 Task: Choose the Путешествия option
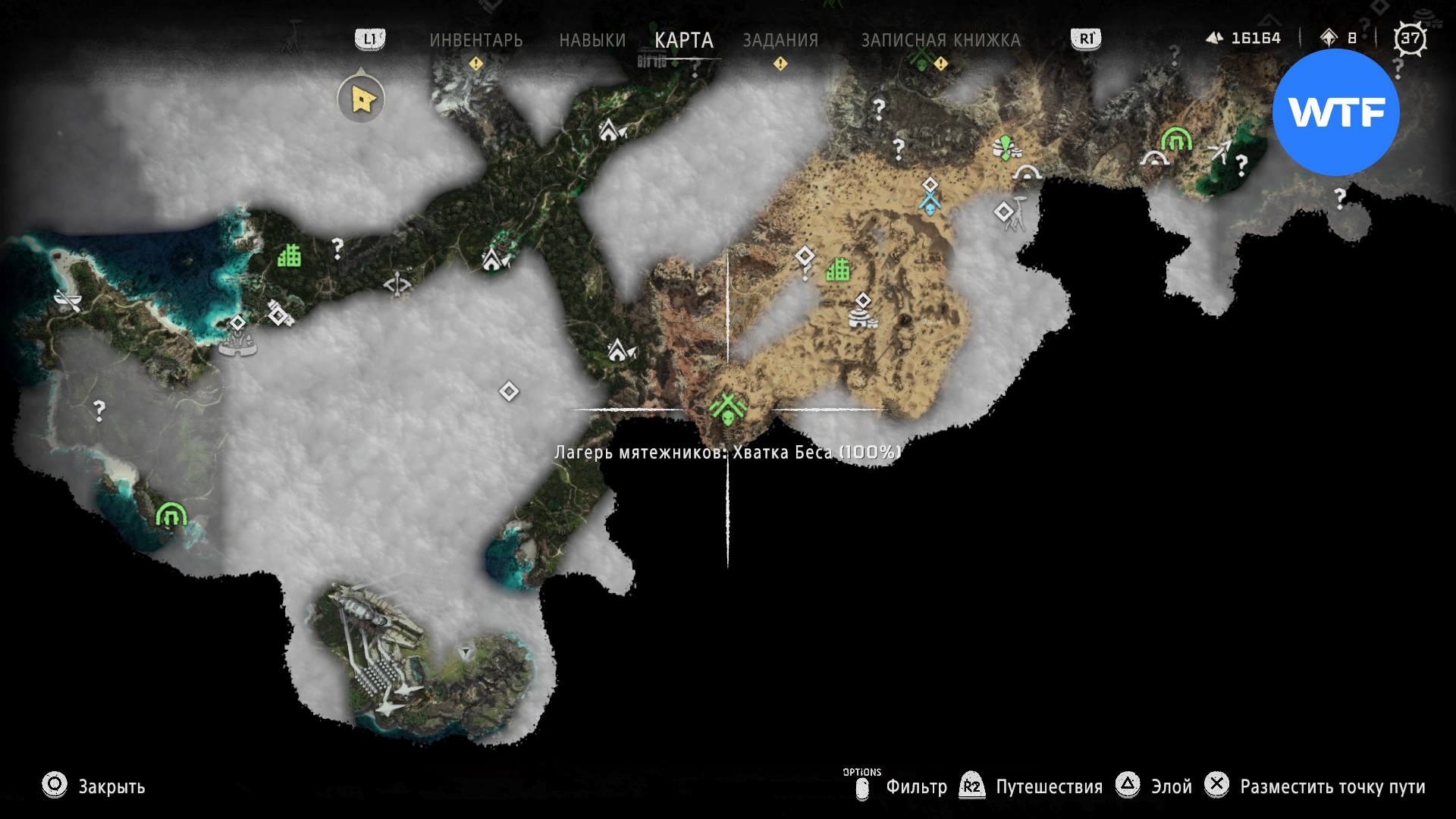point(1049,786)
